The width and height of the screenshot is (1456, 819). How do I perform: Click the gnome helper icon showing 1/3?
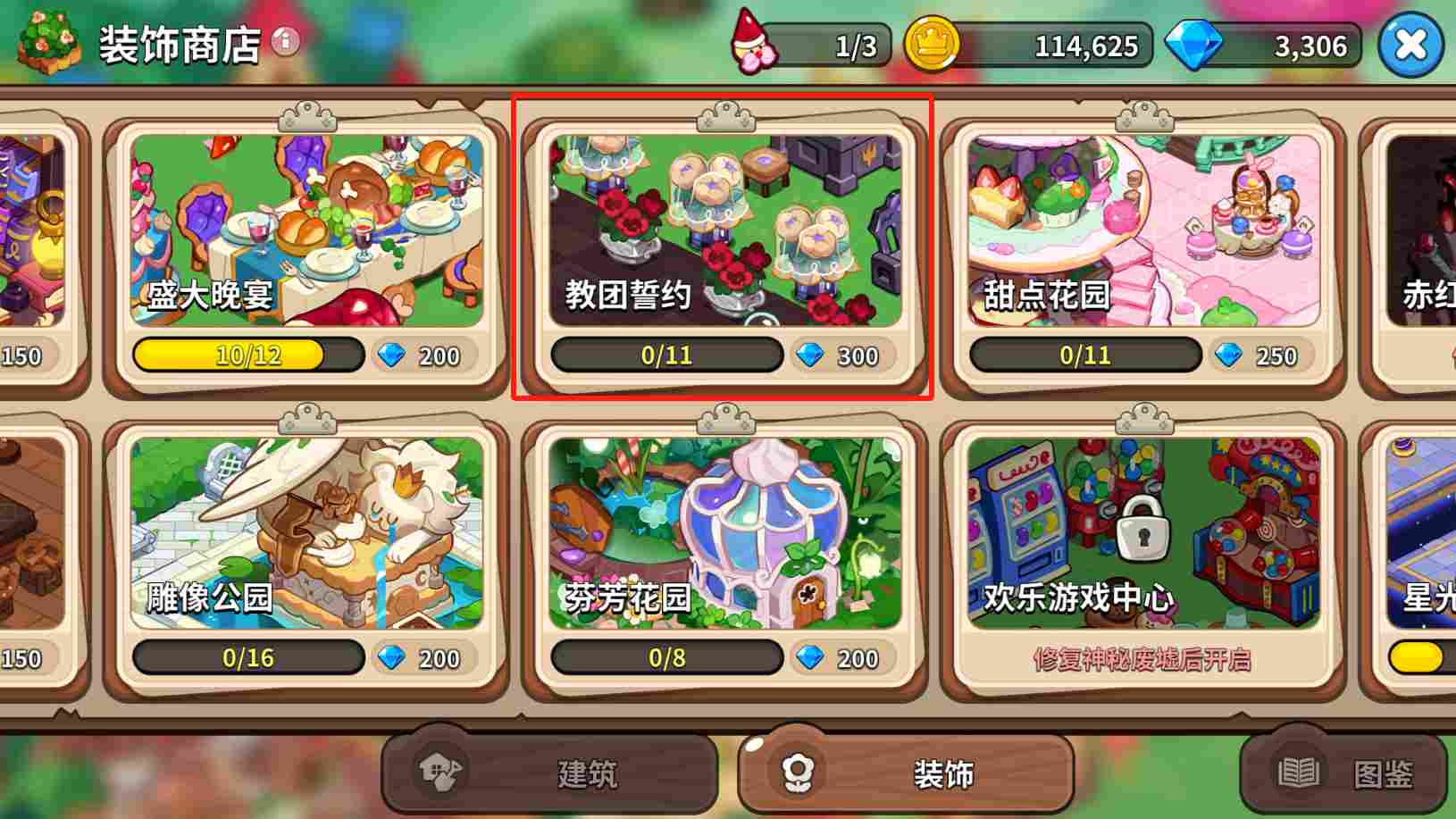pyautogui.click(x=753, y=42)
